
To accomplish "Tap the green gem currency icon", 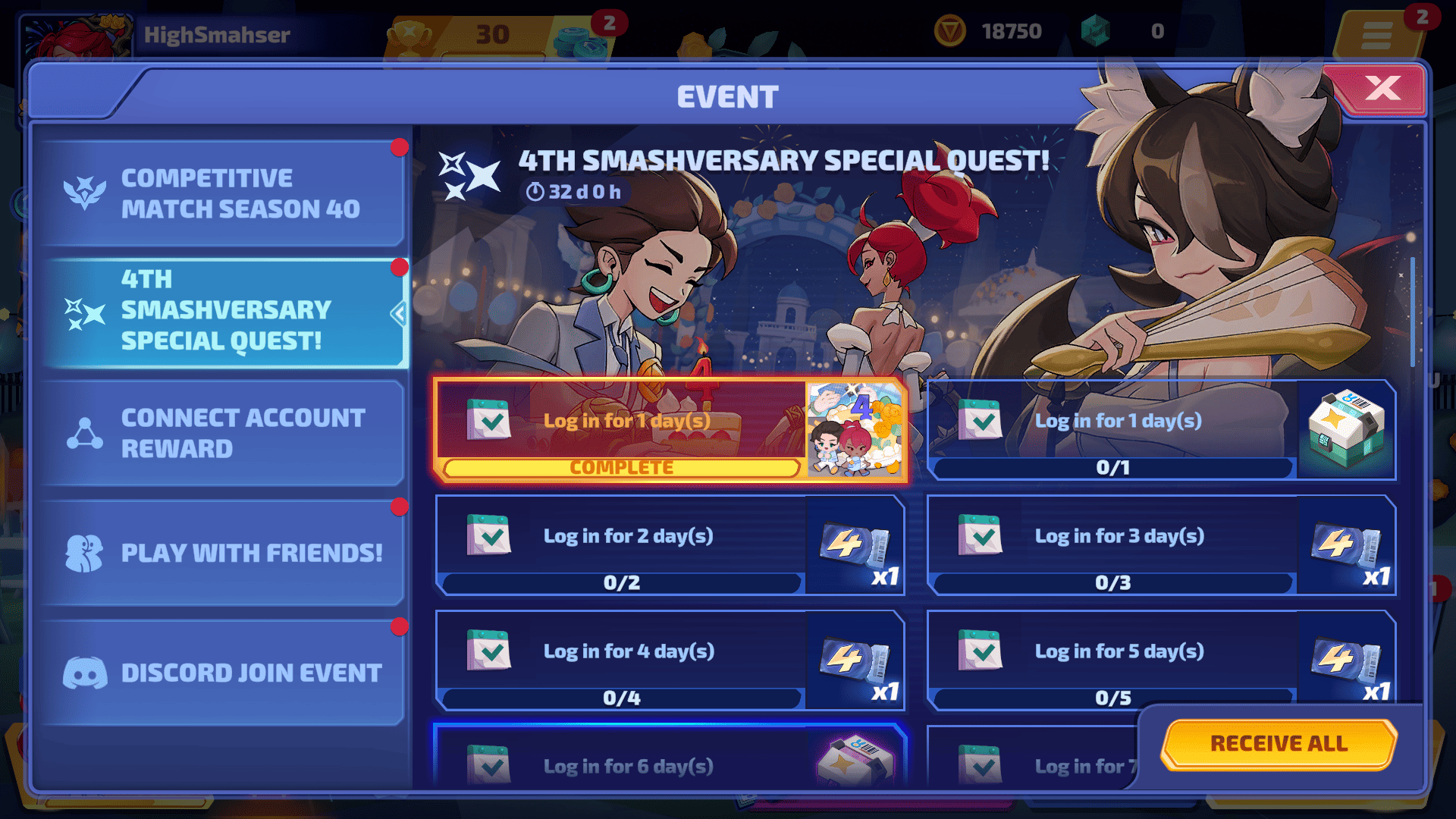I will [x=1095, y=32].
